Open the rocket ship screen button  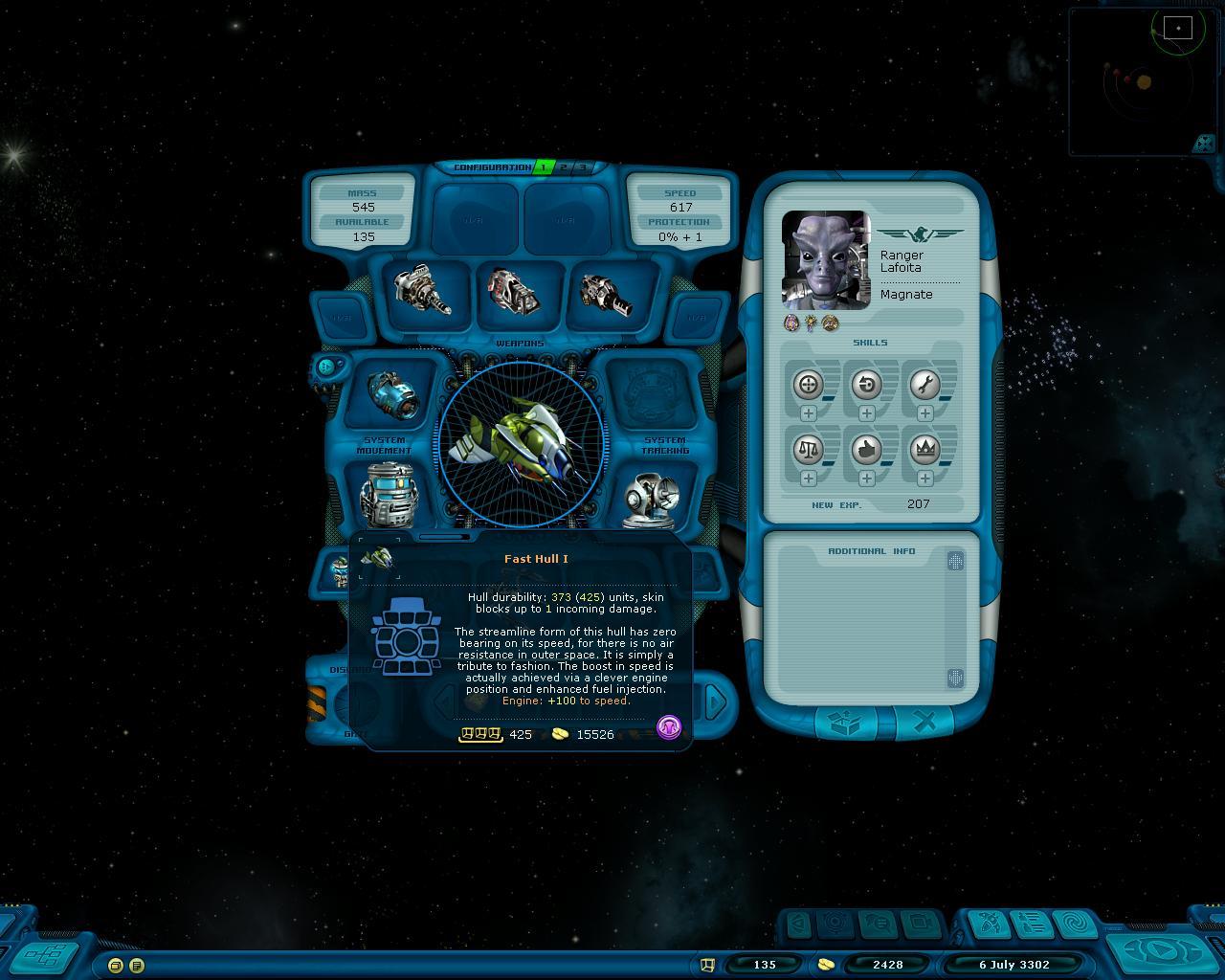pyautogui.click(x=989, y=924)
